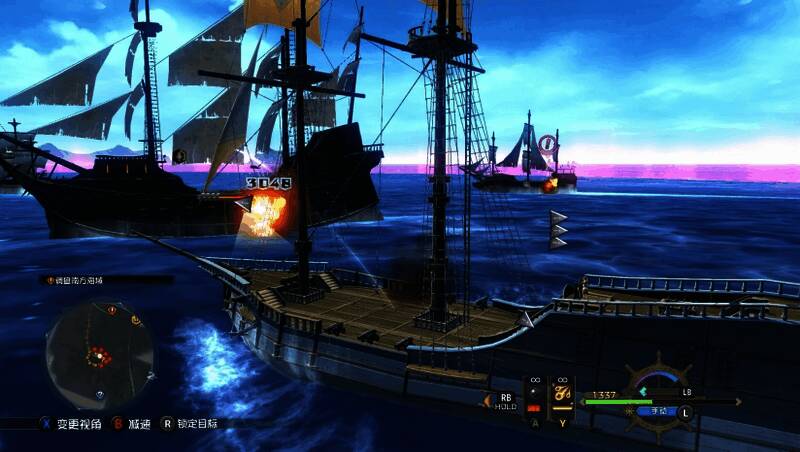Select the exclamation target marker on distant ship
800x452 pixels.
coord(546,146)
